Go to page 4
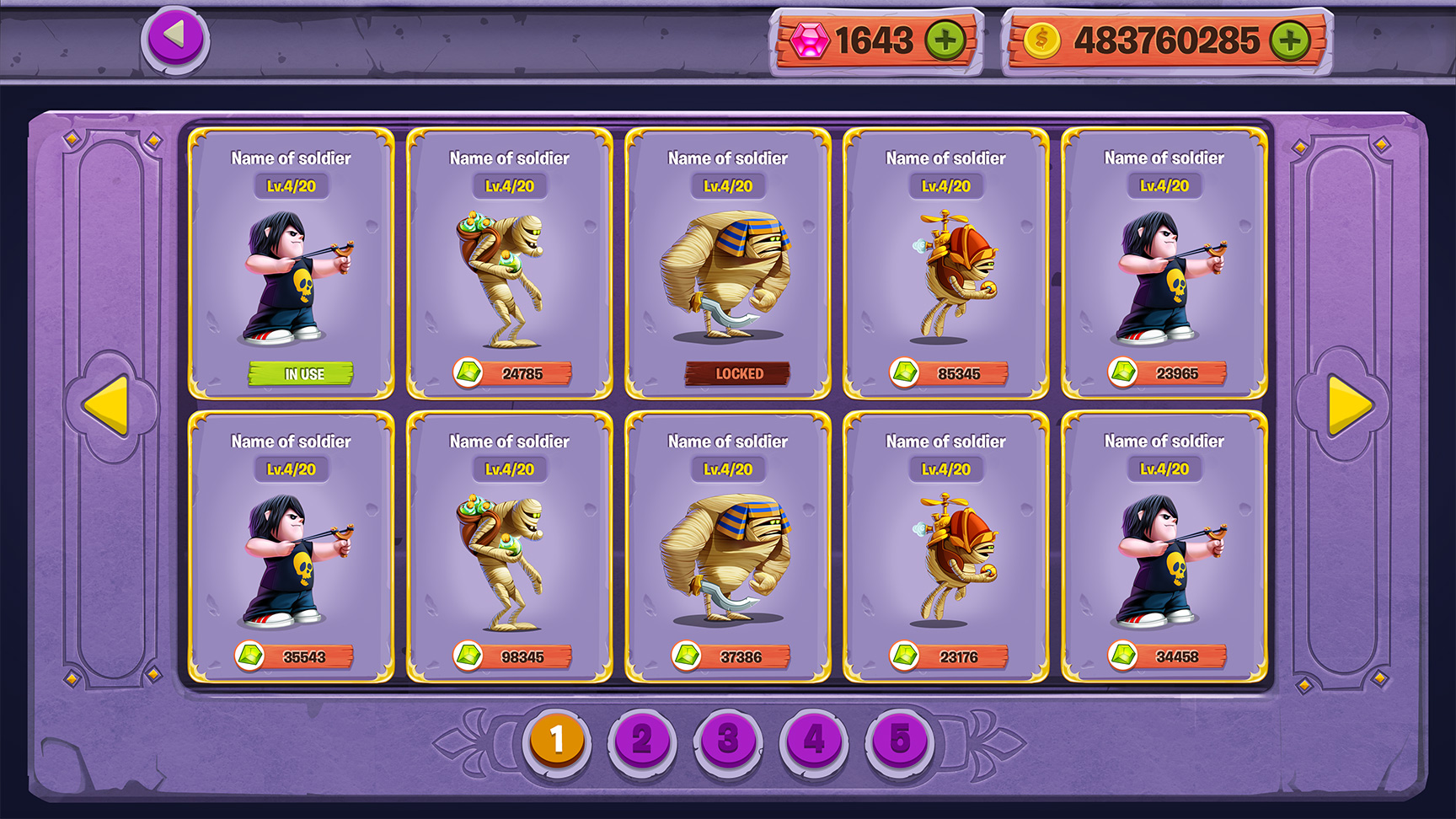The height and width of the screenshot is (819, 1456). click(814, 740)
